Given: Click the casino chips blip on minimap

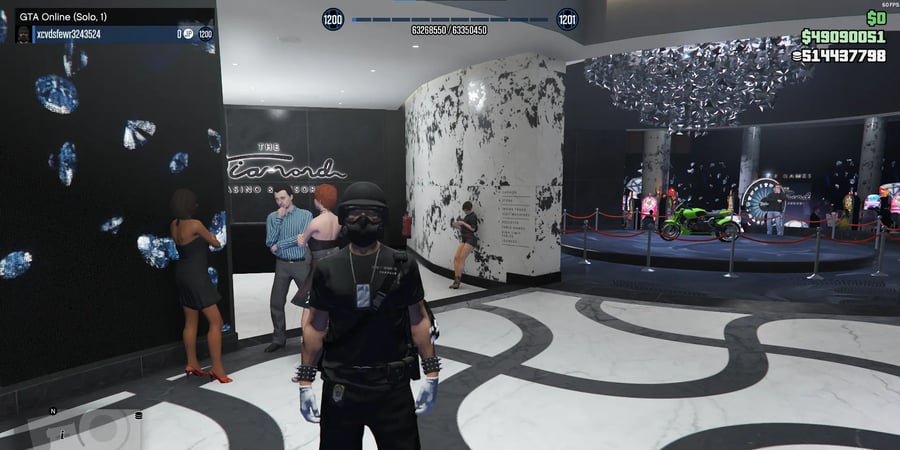Looking at the screenshot, I should click(138, 416).
